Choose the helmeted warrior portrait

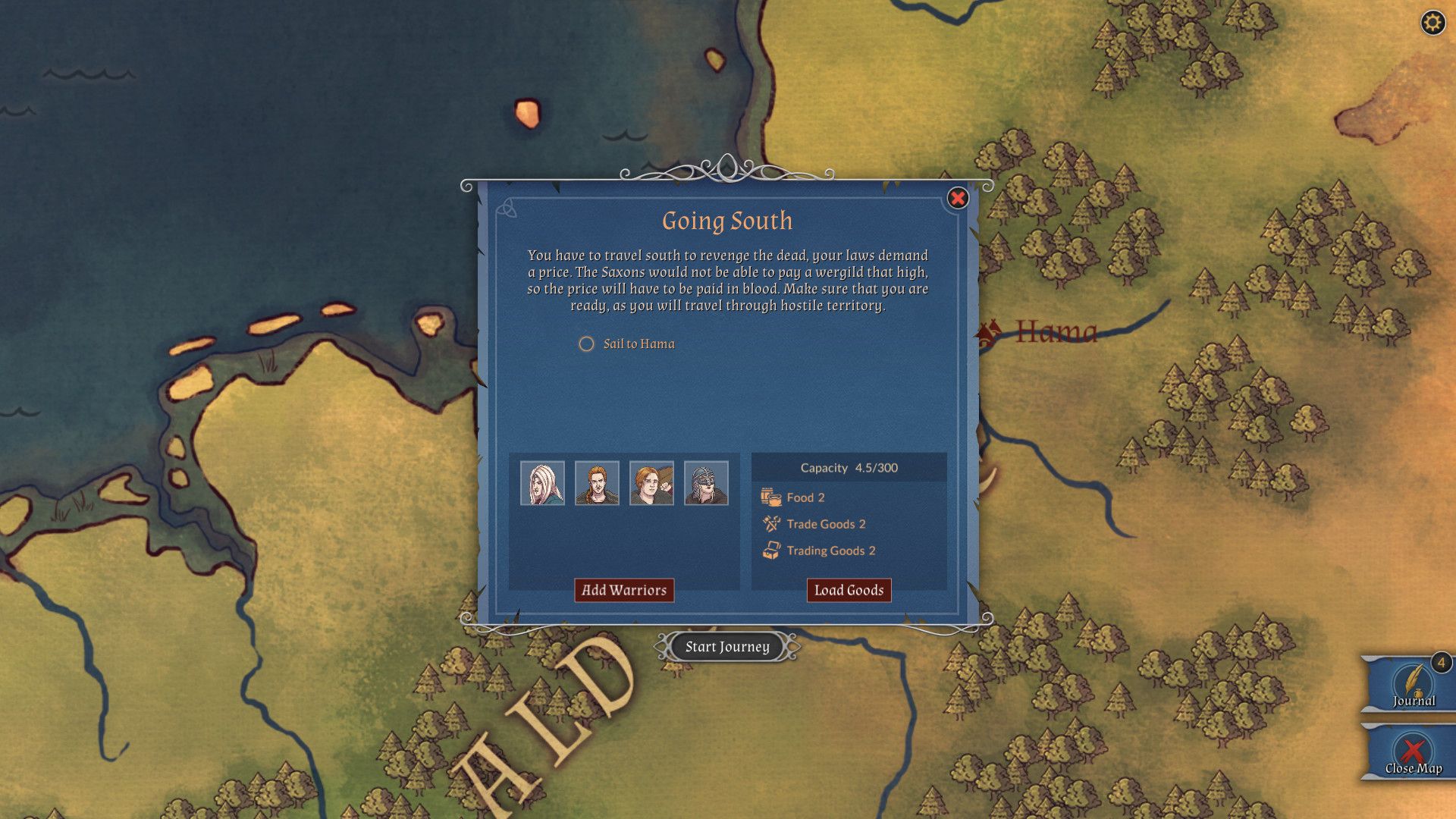point(706,483)
